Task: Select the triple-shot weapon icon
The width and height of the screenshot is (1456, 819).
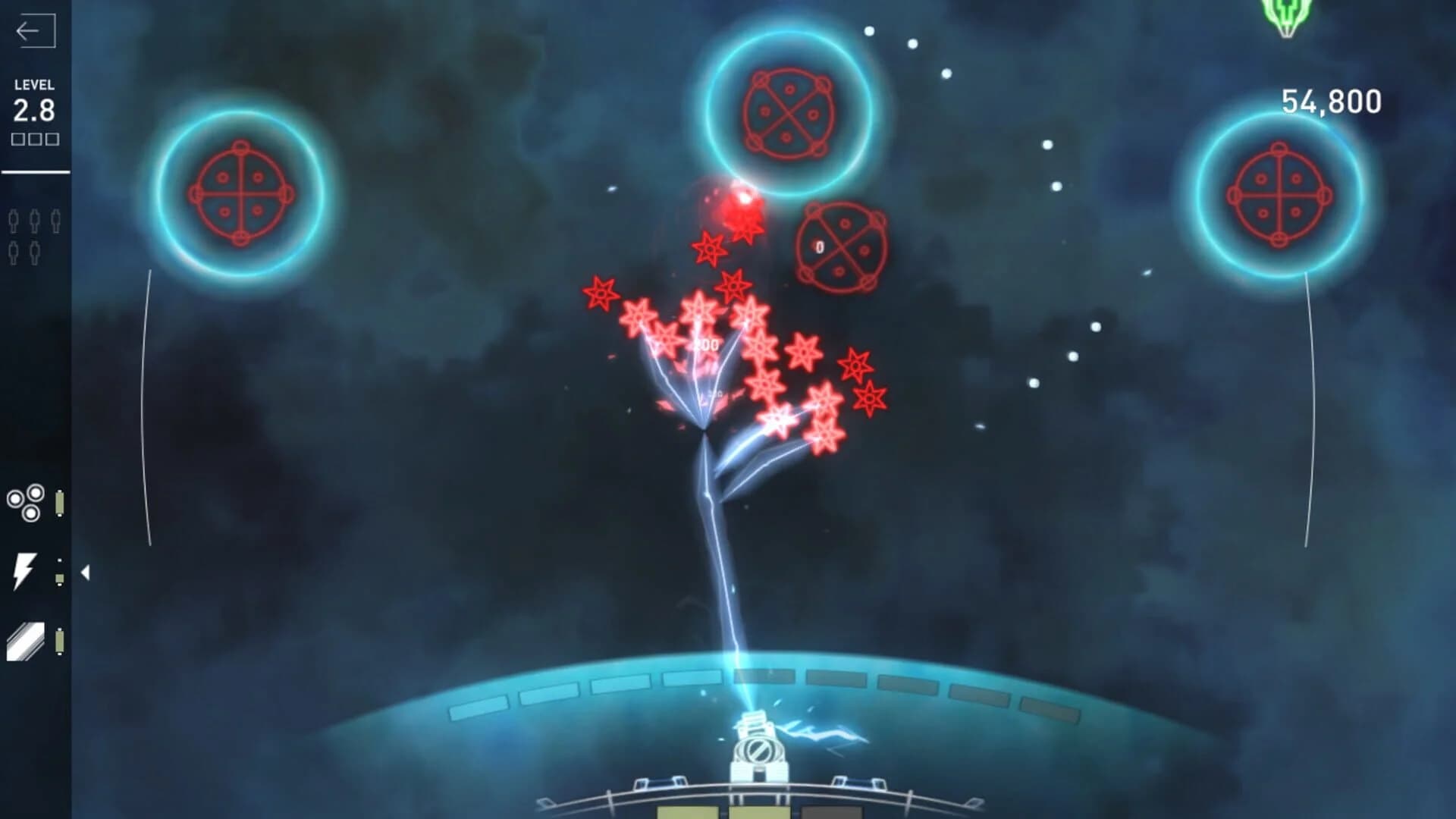Action: click(24, 502)
